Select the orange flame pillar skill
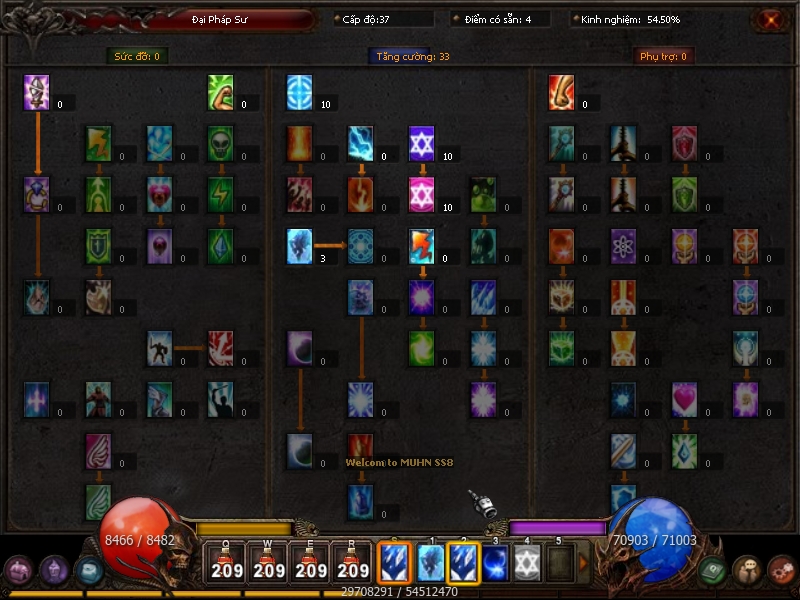Screen dimensions: 800x600 299,143
